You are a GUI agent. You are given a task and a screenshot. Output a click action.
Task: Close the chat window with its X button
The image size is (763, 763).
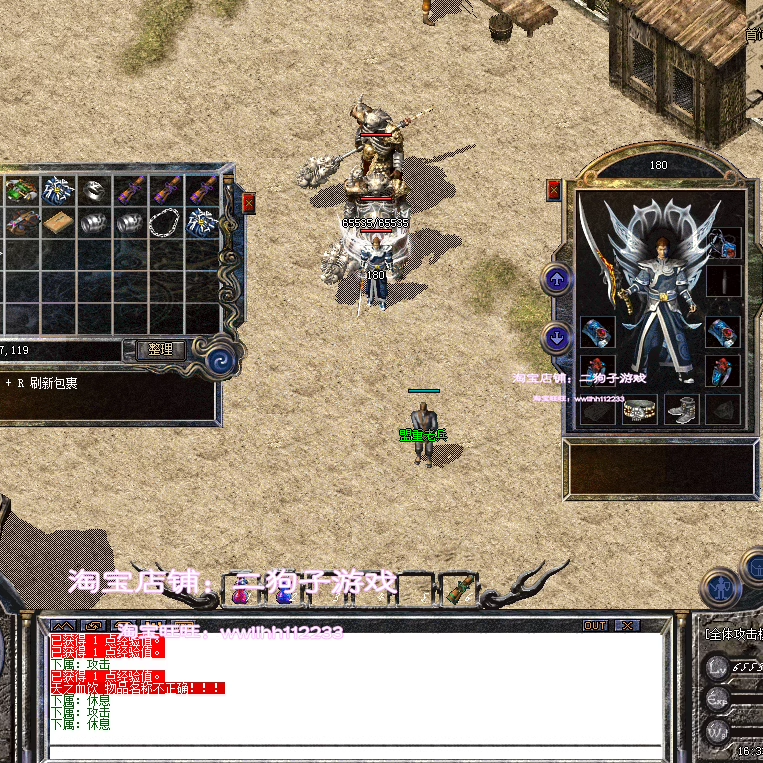(x=626, y=626)
